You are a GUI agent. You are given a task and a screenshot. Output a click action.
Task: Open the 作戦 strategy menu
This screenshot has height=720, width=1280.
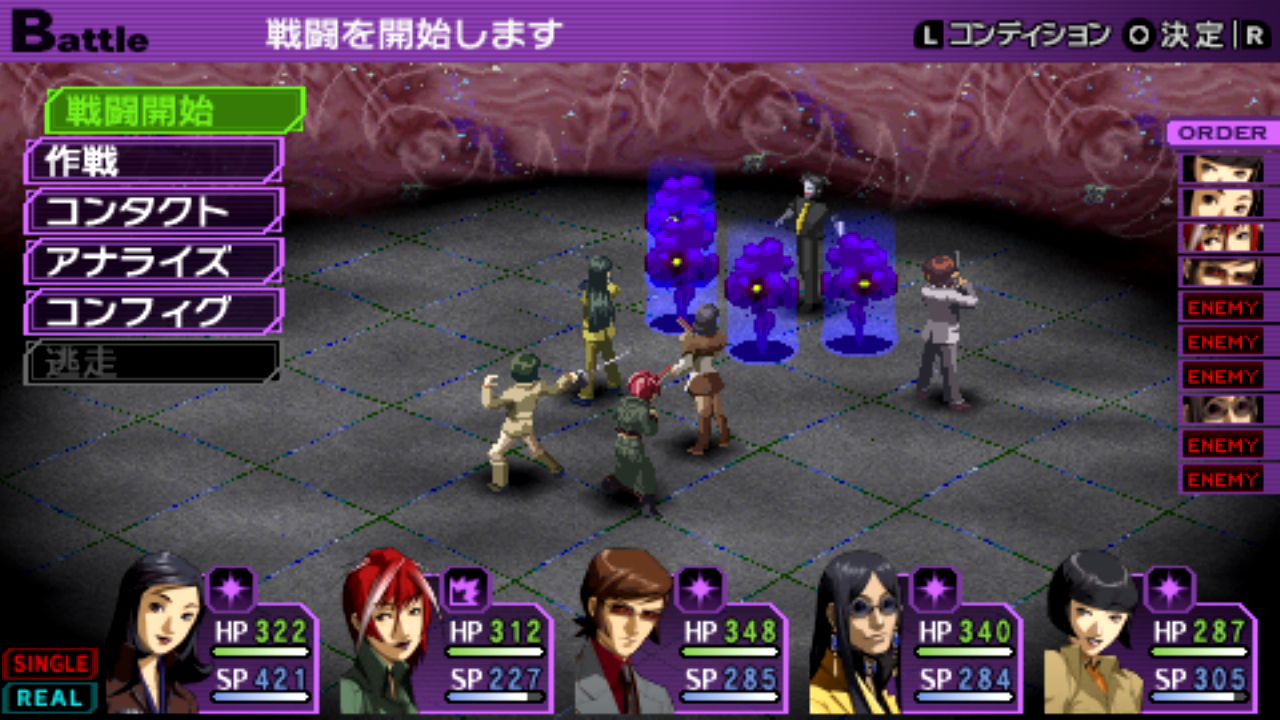pyautogui.click(x=152, y=161)
